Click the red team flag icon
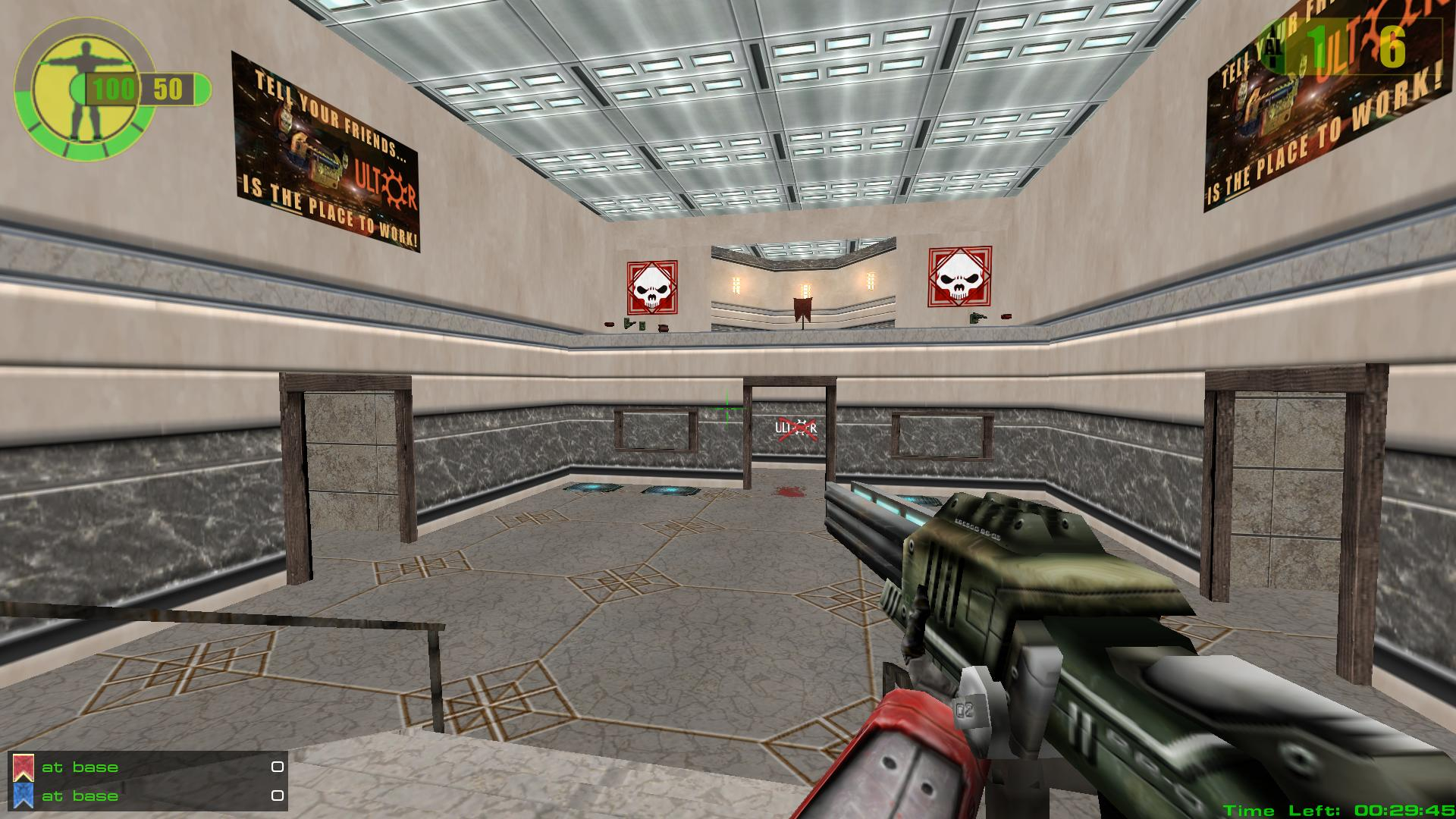Screen dimensions: 1456x819 (24, 768)
